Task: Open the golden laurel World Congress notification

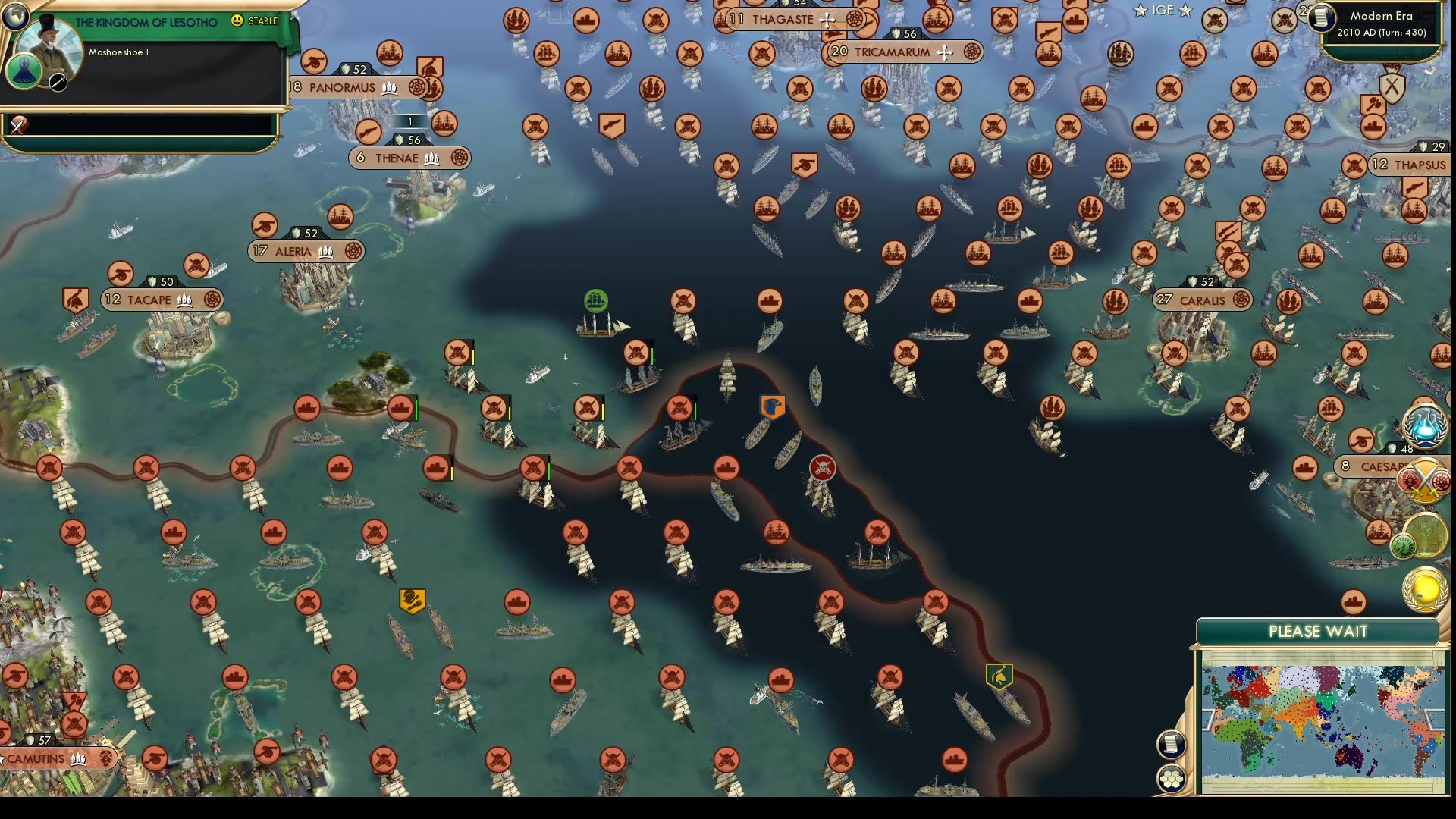Action: [x=1424, y=588]
